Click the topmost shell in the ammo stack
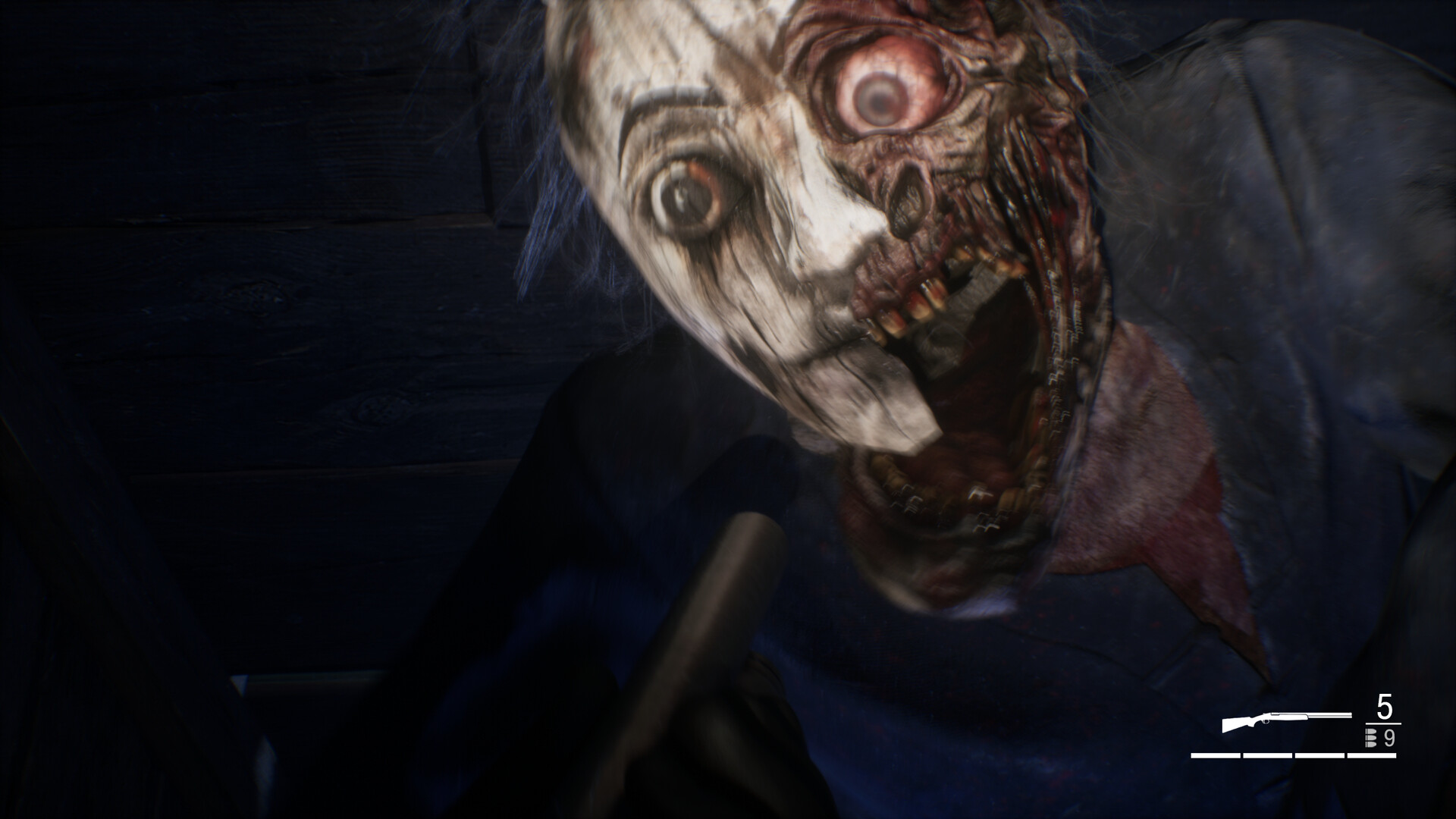Viewport: 1456px width, 819px height. (1371, 731)
